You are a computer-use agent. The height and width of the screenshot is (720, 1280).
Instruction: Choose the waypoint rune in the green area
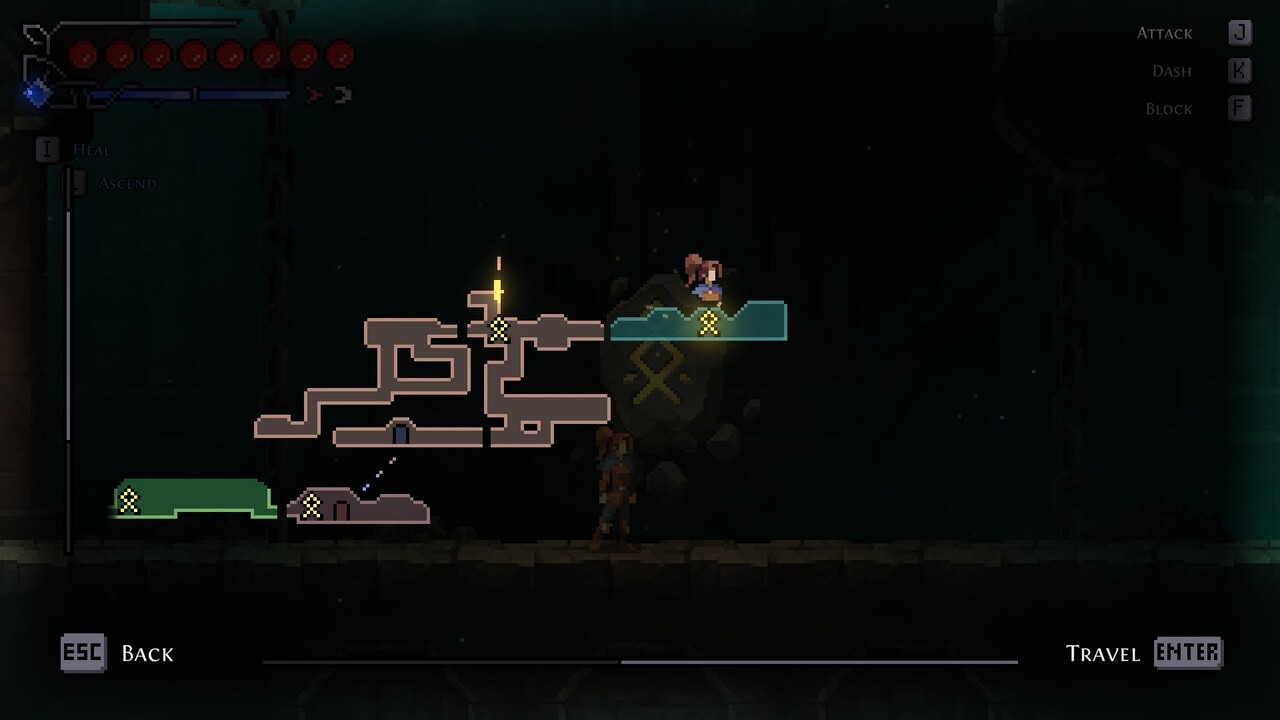129,501
